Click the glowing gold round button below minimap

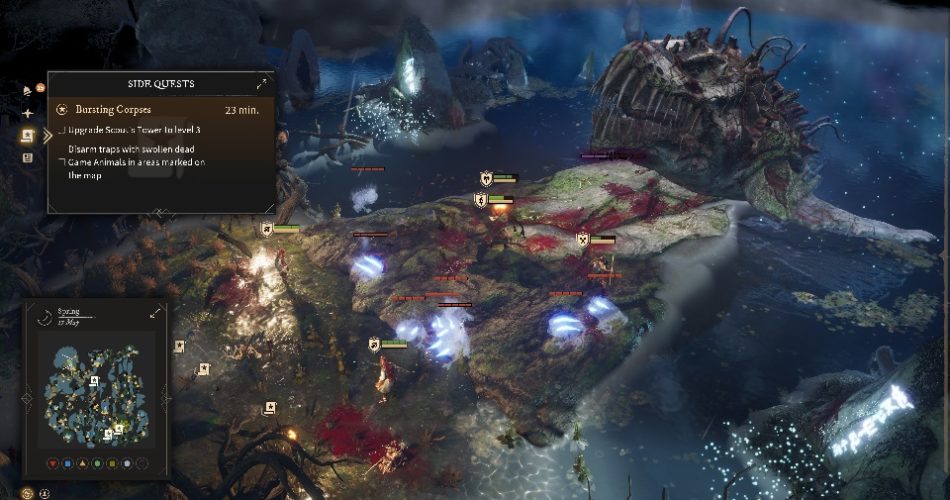click(27, 492)
